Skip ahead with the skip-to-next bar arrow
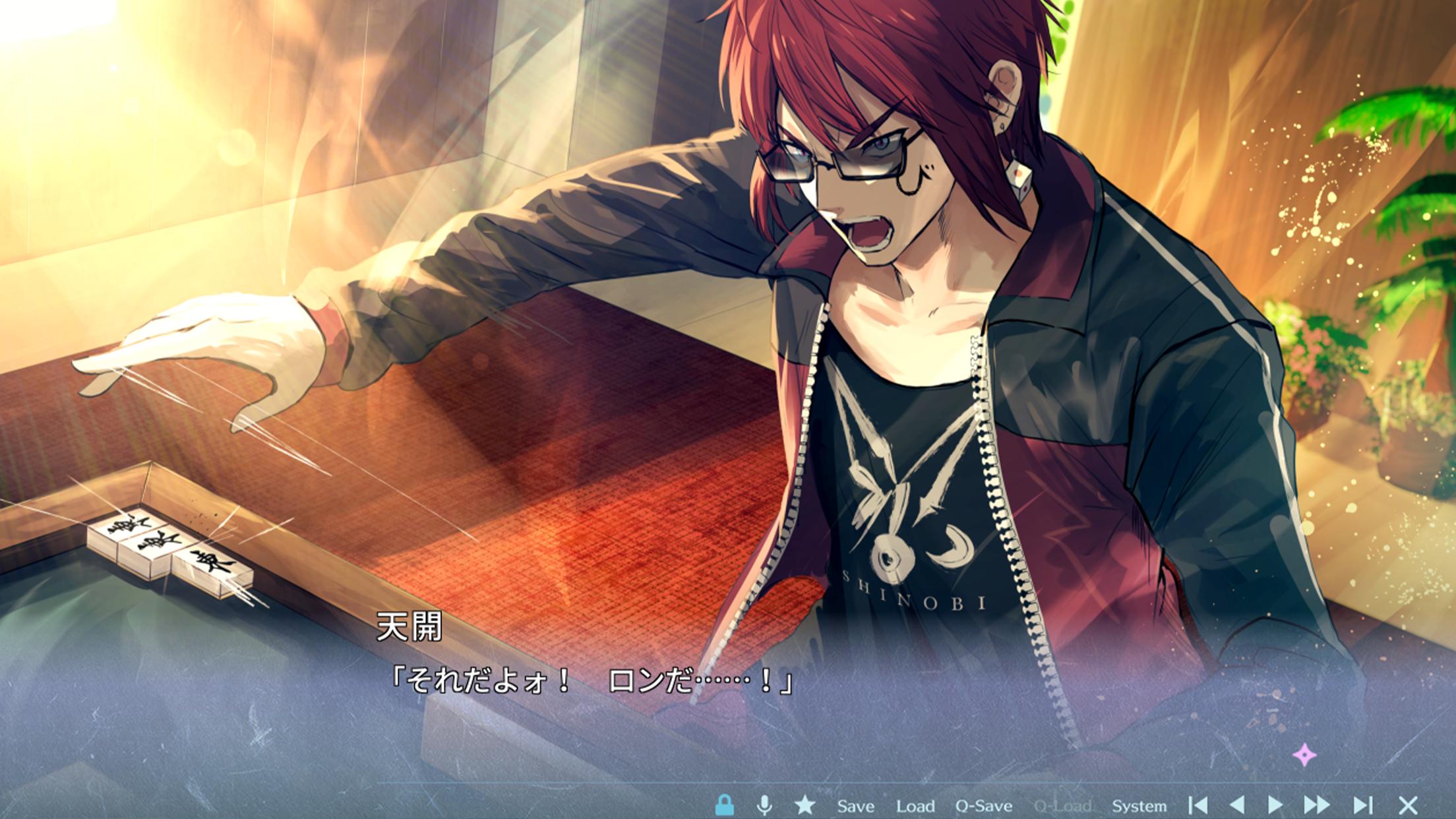Viewport: 1456px width, 819px height. [x=1362, y=805]
